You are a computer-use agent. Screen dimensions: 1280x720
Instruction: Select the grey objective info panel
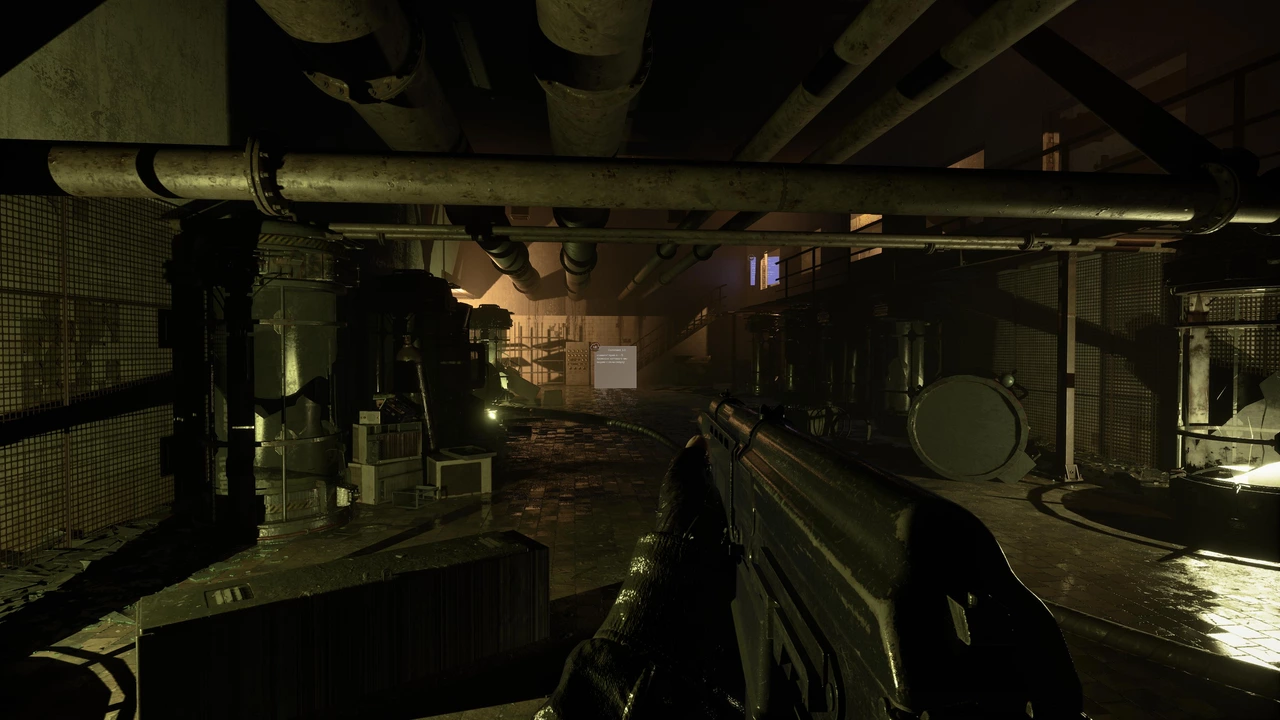(x=615, y=367)
